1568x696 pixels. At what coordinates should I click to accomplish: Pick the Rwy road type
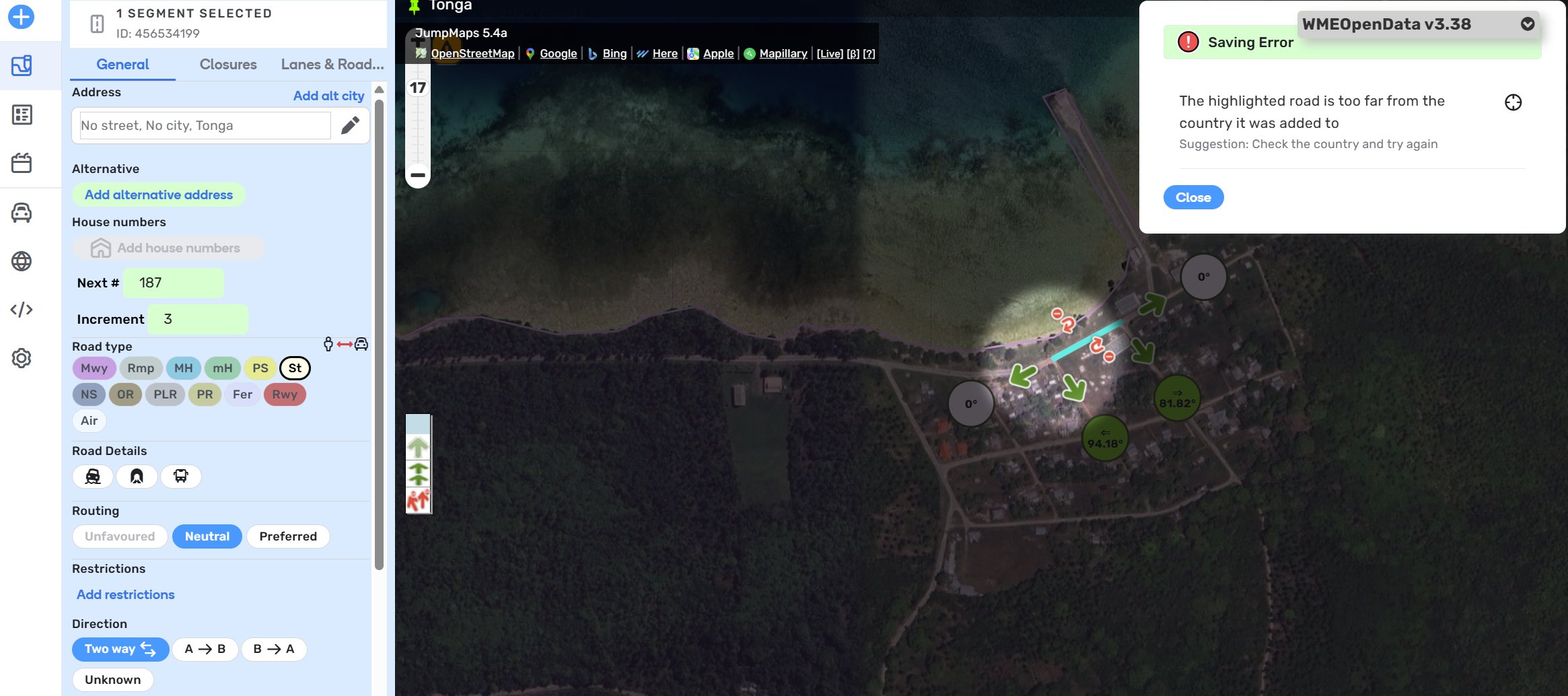tap(285, 394)
